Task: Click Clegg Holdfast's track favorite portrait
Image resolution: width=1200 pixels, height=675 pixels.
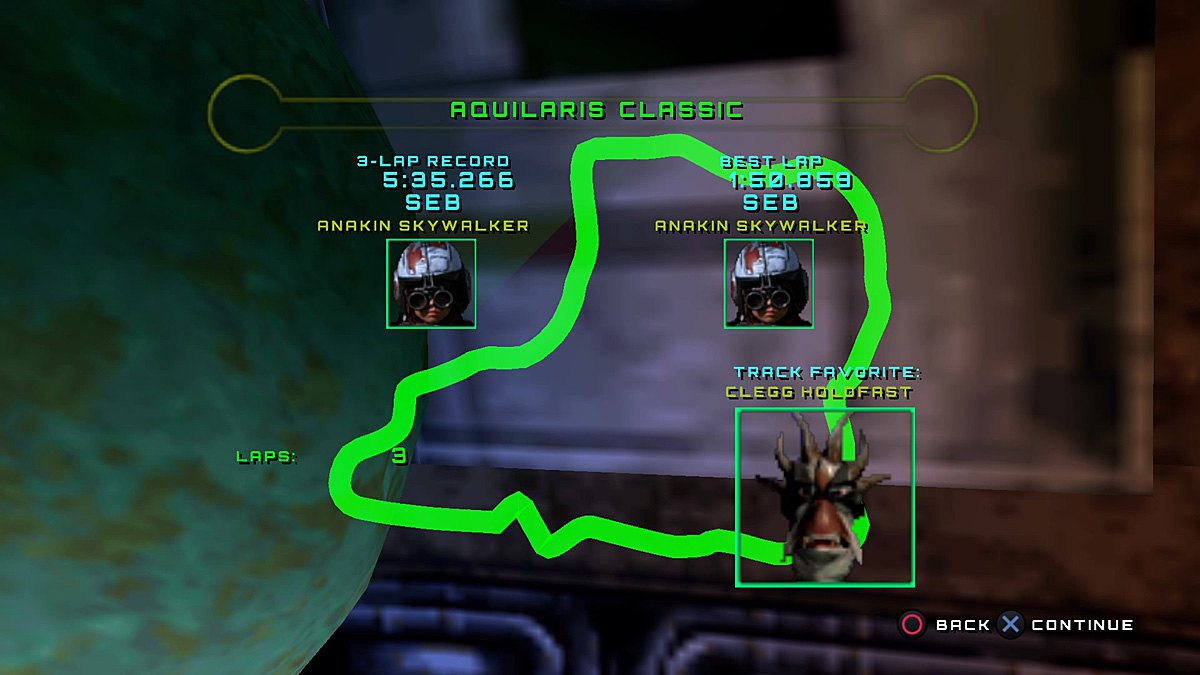Action: pyautogui.click(x=825, y=497)
